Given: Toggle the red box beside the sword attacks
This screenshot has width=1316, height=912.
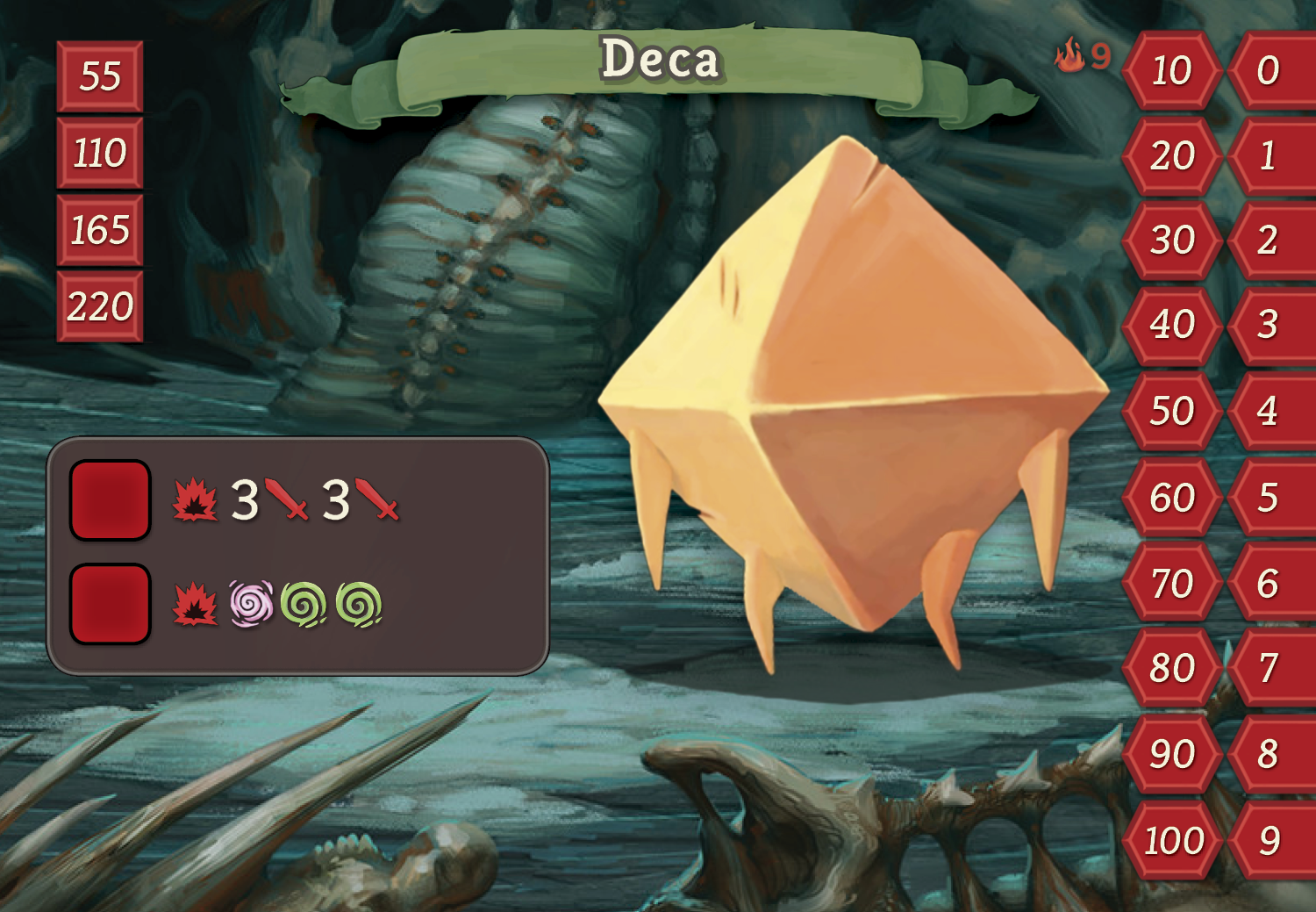Looking at the screenshot, I should 111,499.
